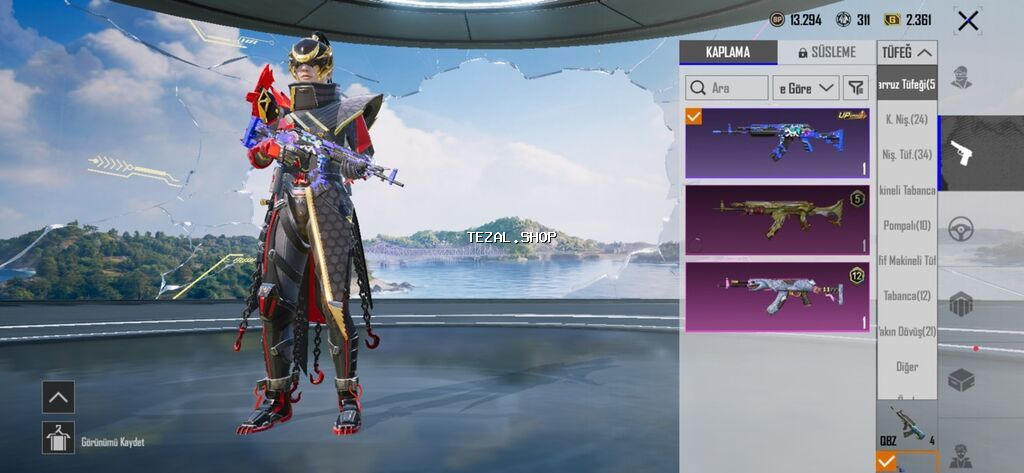Viewport: 1024px width, 473px height.
Task: Select K. Niş.(24) weapon category
Action: pos(907,120)
